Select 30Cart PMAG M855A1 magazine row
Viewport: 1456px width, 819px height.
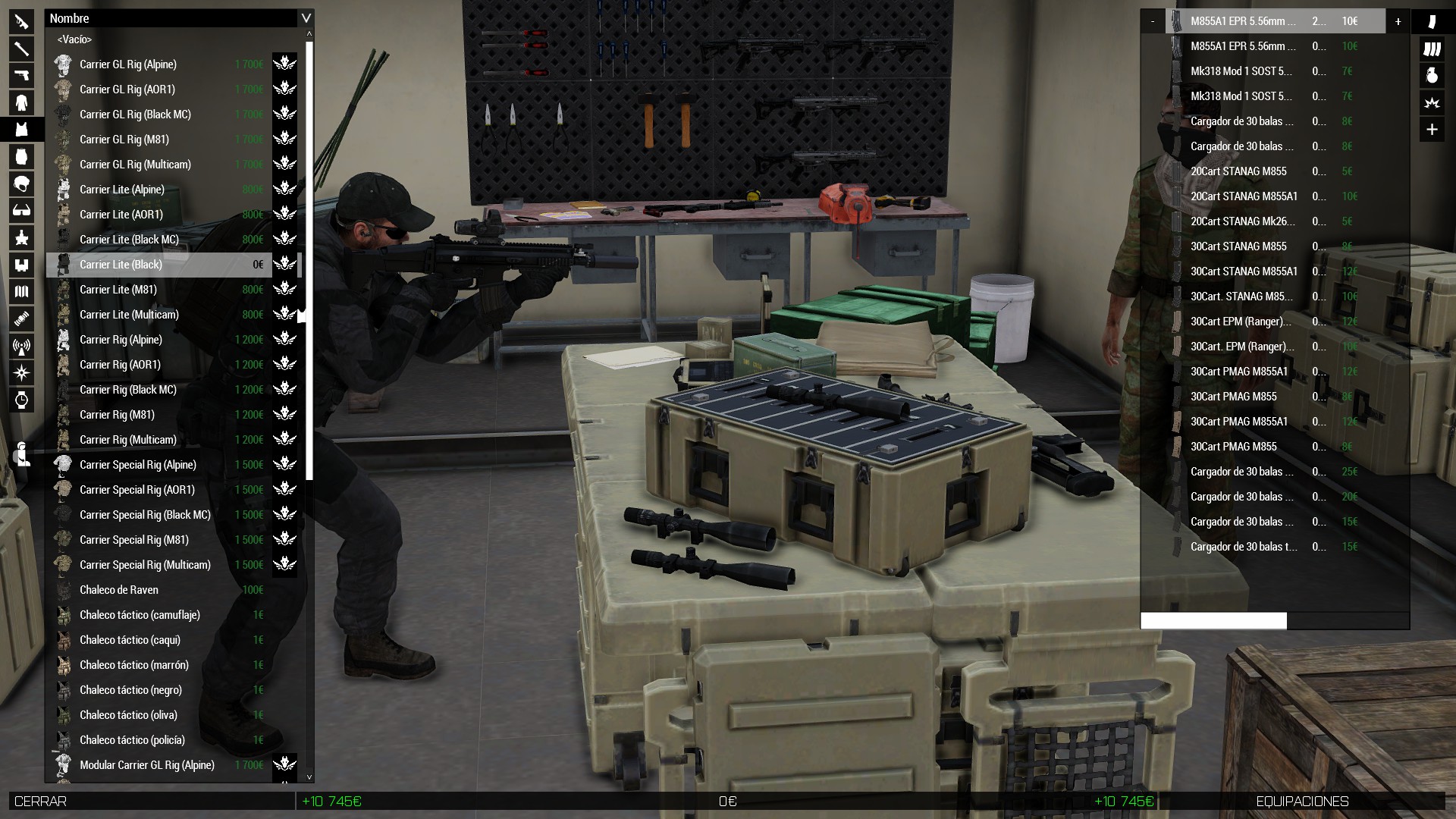[1239, 372]
